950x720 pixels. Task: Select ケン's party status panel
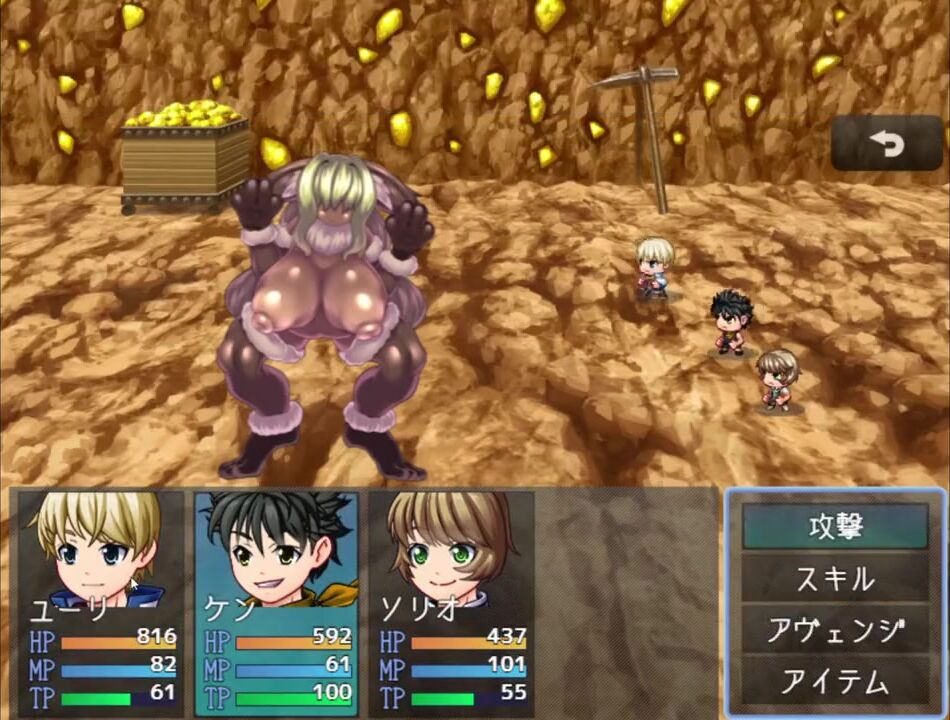coord(277,600)
